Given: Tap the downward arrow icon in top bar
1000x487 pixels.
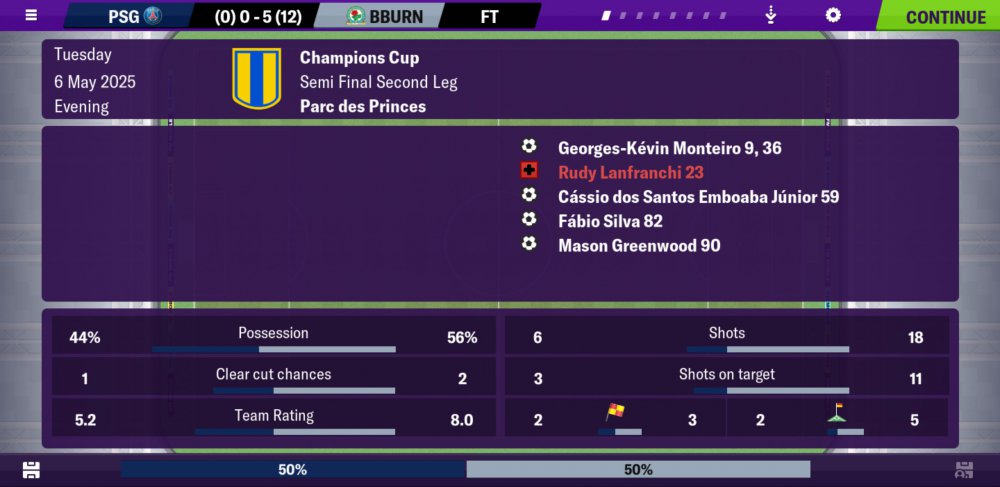Looking at the screenshot, I should click(x=771, y=16).
